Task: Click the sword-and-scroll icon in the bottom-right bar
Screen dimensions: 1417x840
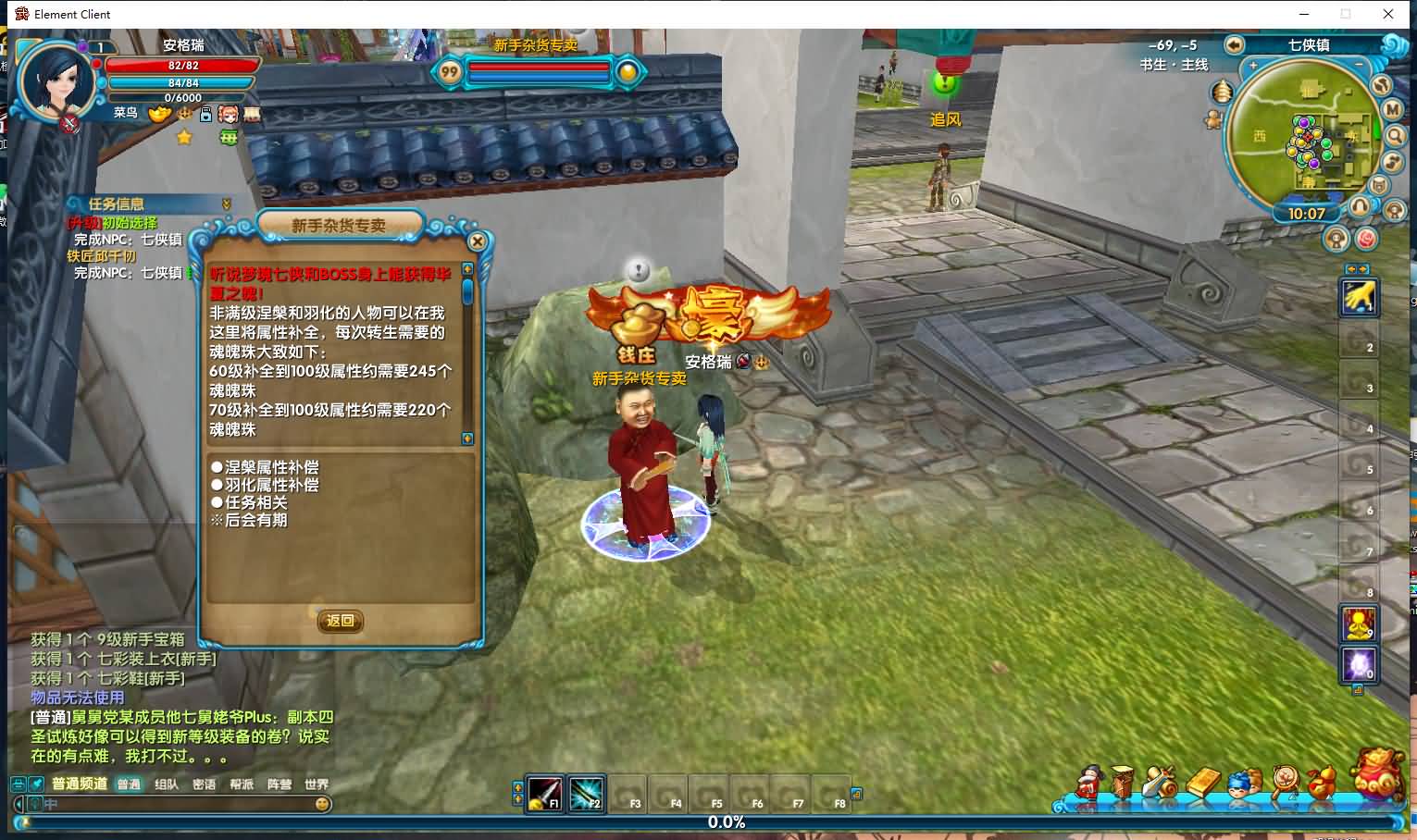Action: (x=1160, y=782)
